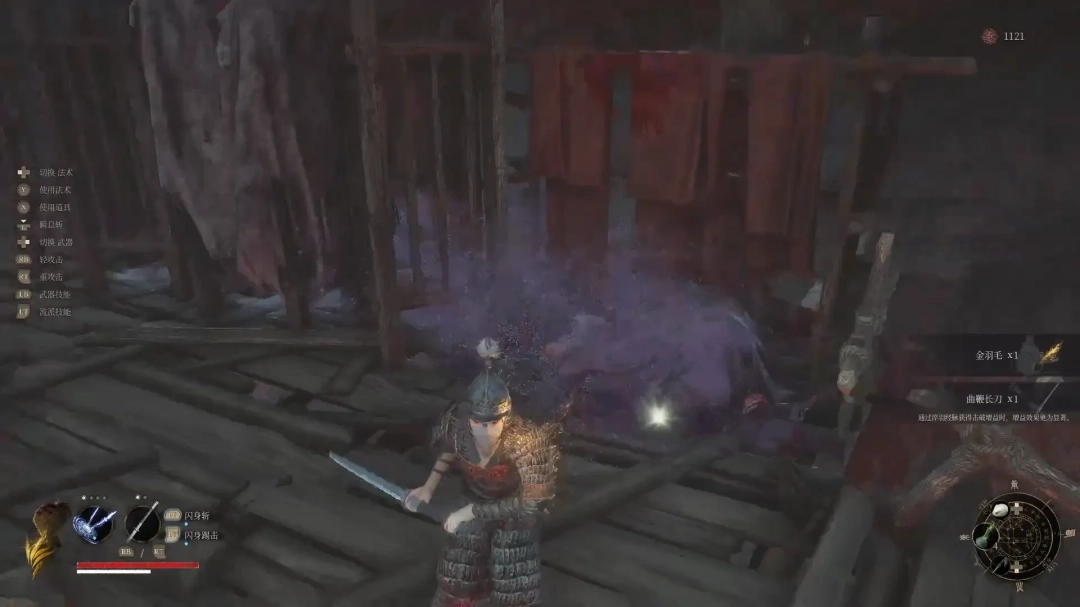This screenshot has height=607, width=1080.
Task: Click the golden feather gauge icon
Action: click(44, 538)
